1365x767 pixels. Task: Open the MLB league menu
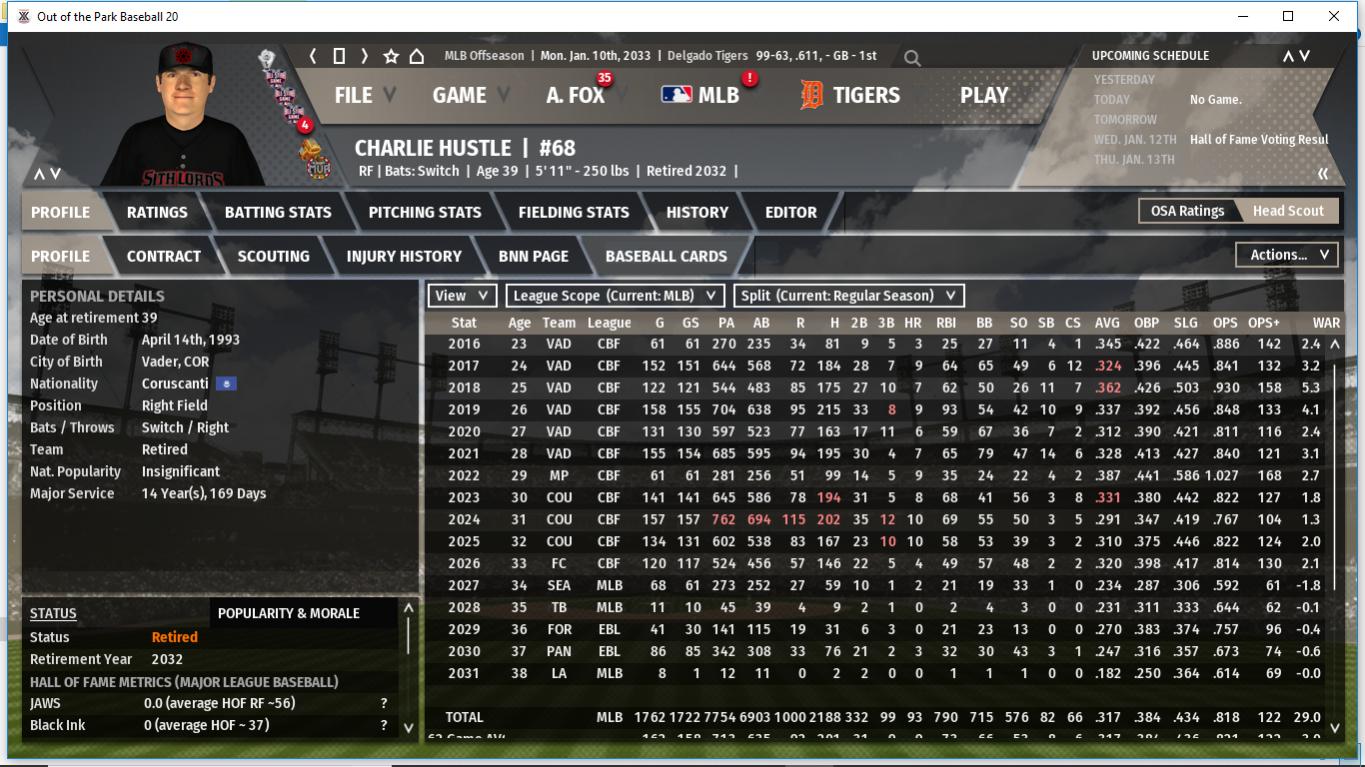point(701,95)
